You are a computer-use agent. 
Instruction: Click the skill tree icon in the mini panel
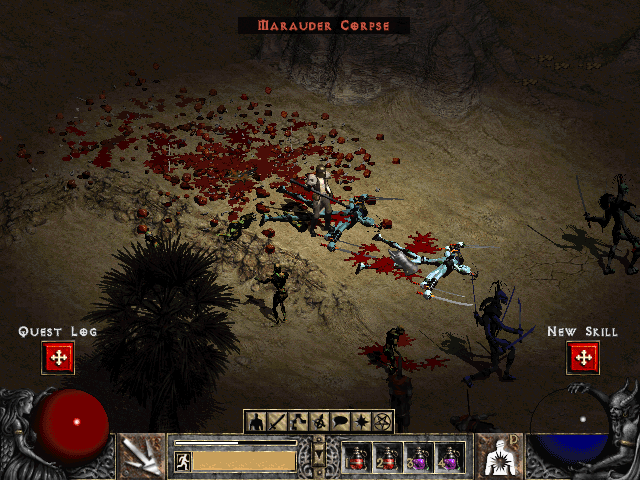[298, 421]
